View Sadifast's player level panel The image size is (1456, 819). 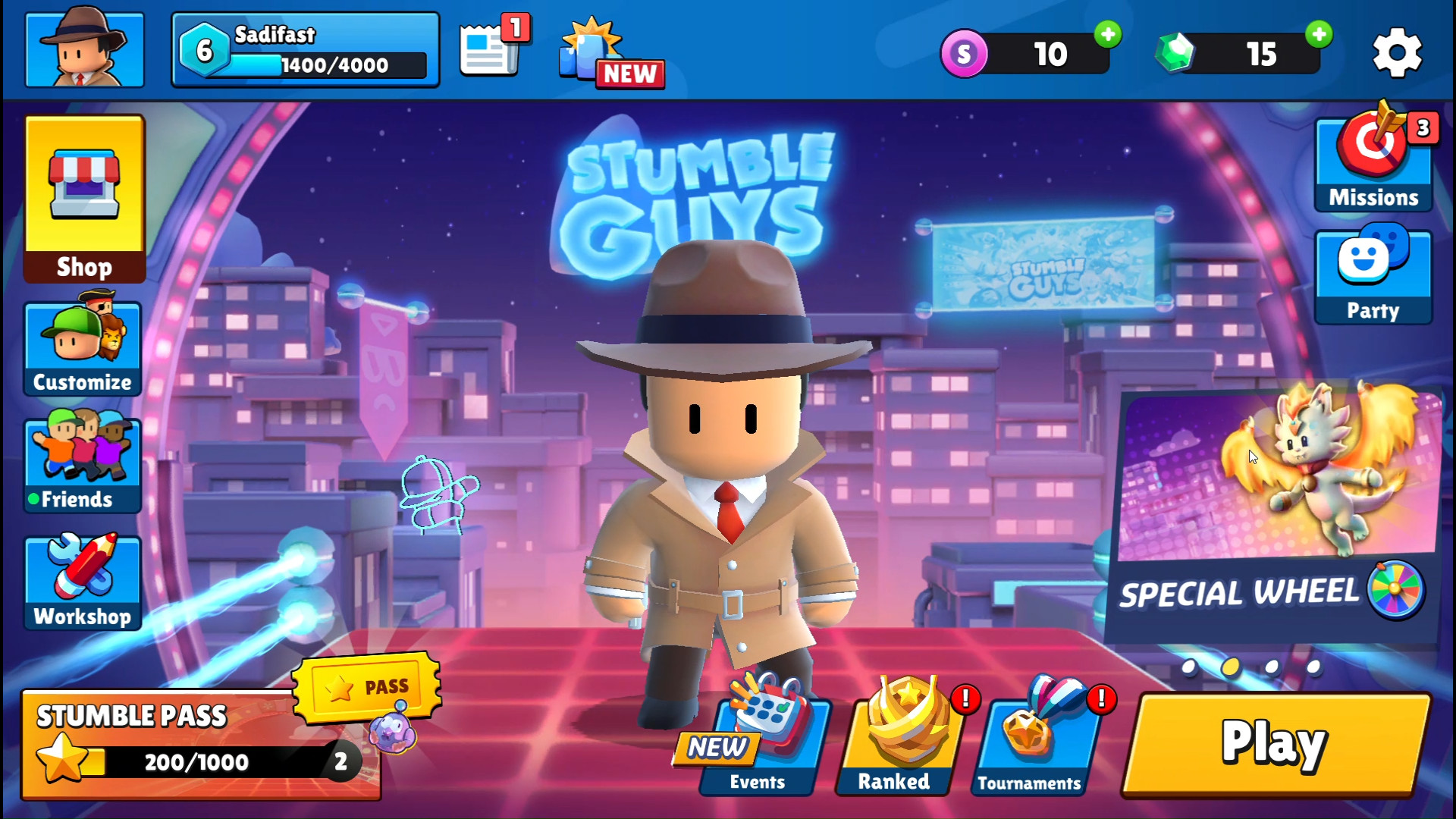pyautogui.click(x=305, y=50)
